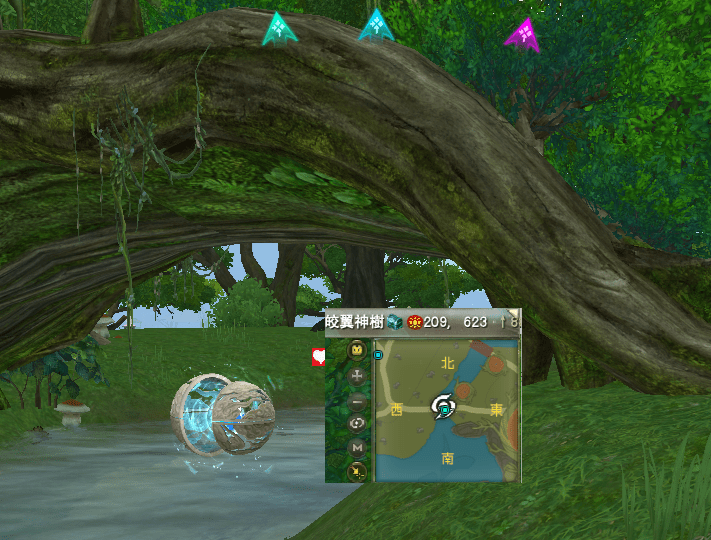Click the white heart on red square icon

point(319,355)
